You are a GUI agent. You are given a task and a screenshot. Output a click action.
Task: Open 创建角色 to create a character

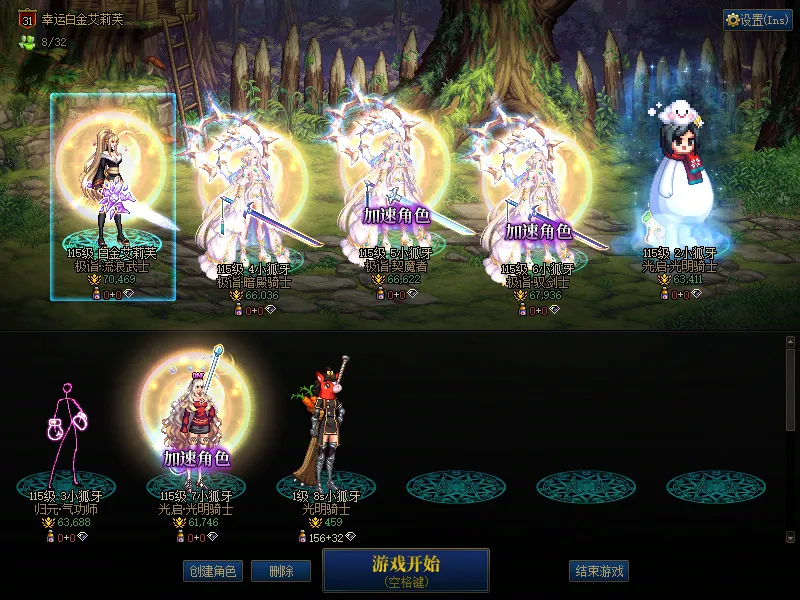(212, 571)
